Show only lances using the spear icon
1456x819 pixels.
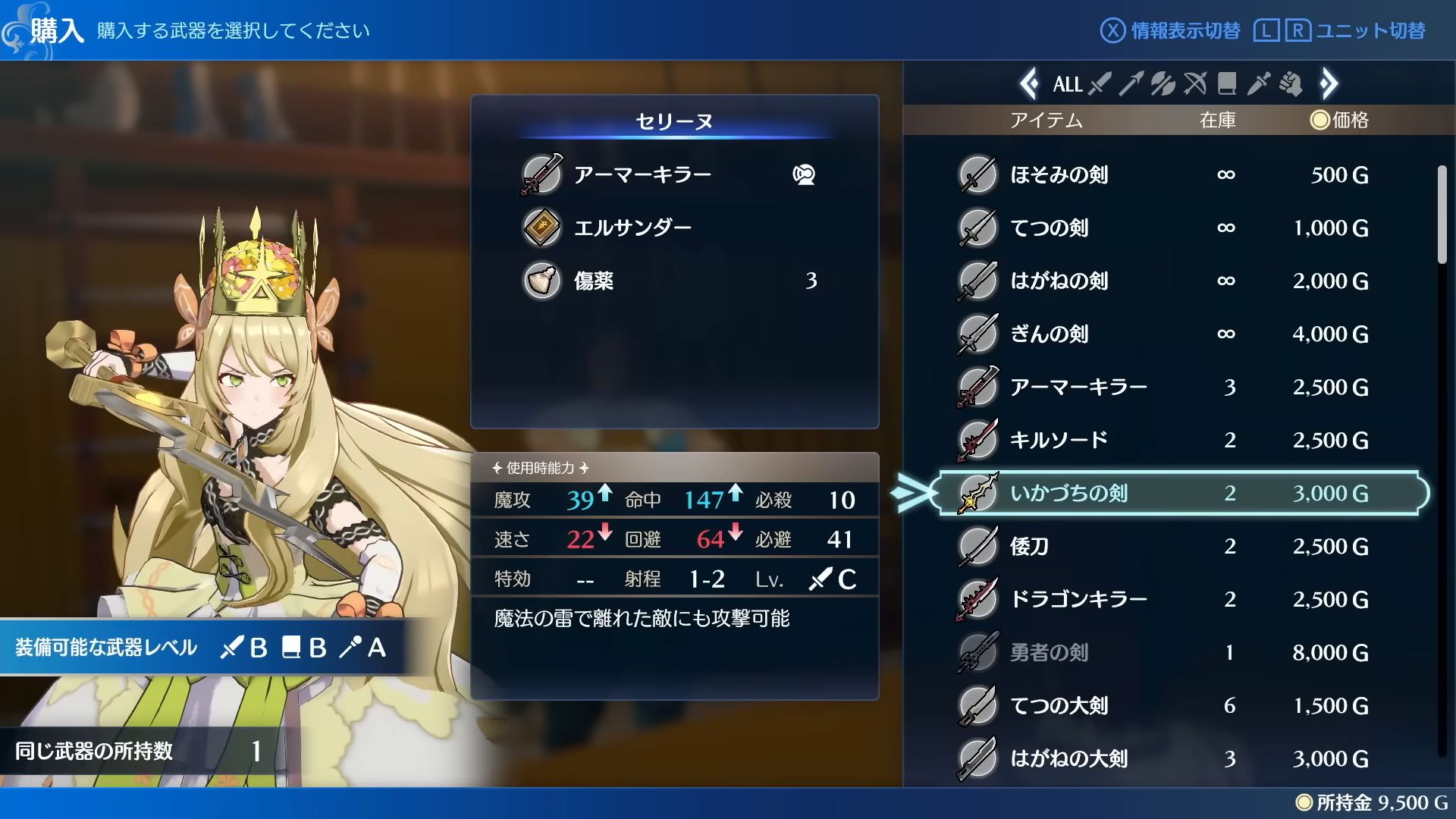1131,84
